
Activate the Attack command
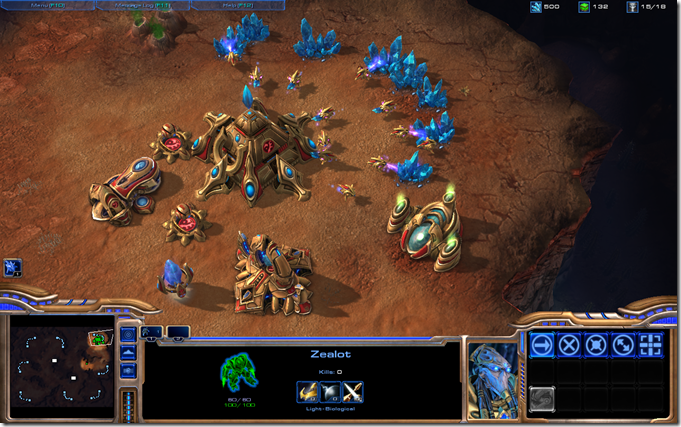point(651,346)
